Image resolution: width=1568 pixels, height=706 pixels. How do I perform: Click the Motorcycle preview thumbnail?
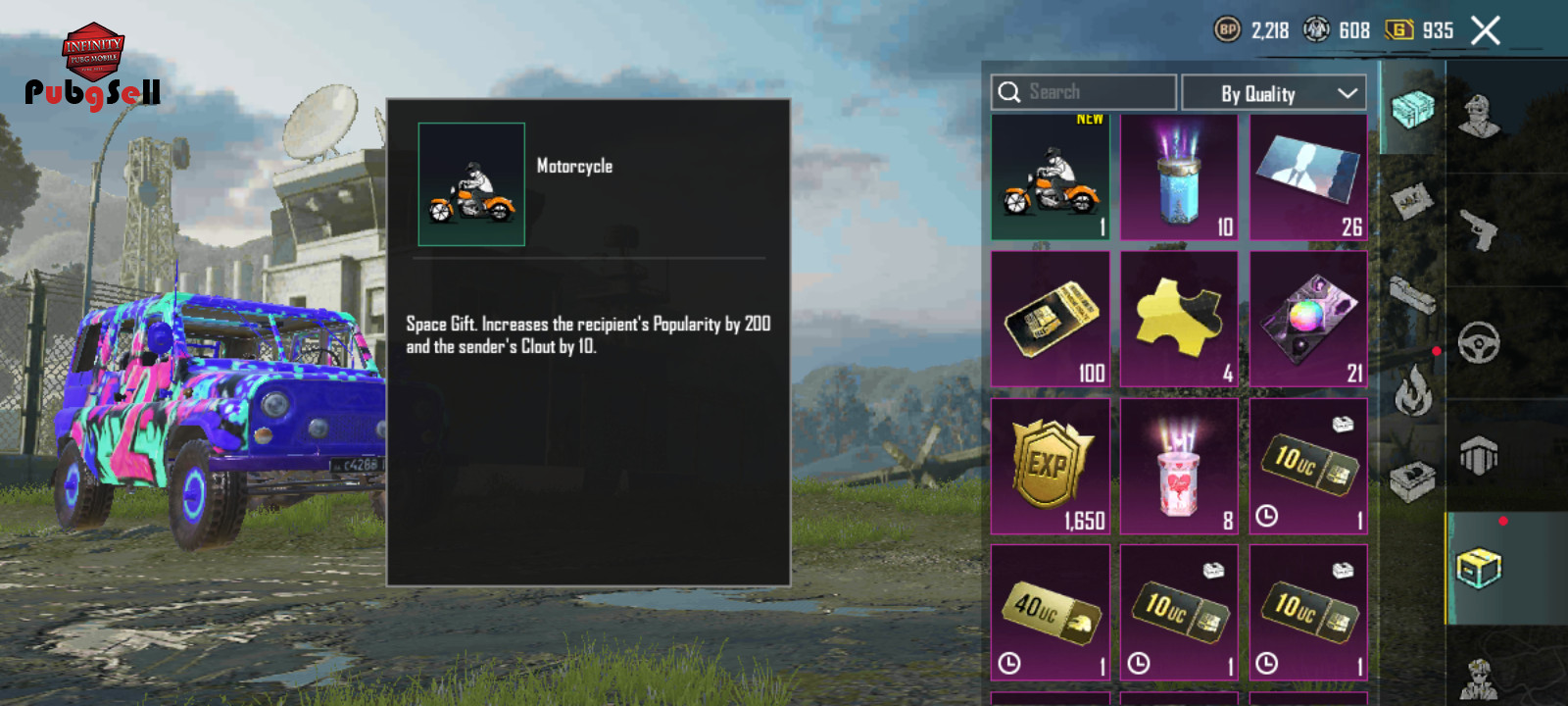pos(471,184)
